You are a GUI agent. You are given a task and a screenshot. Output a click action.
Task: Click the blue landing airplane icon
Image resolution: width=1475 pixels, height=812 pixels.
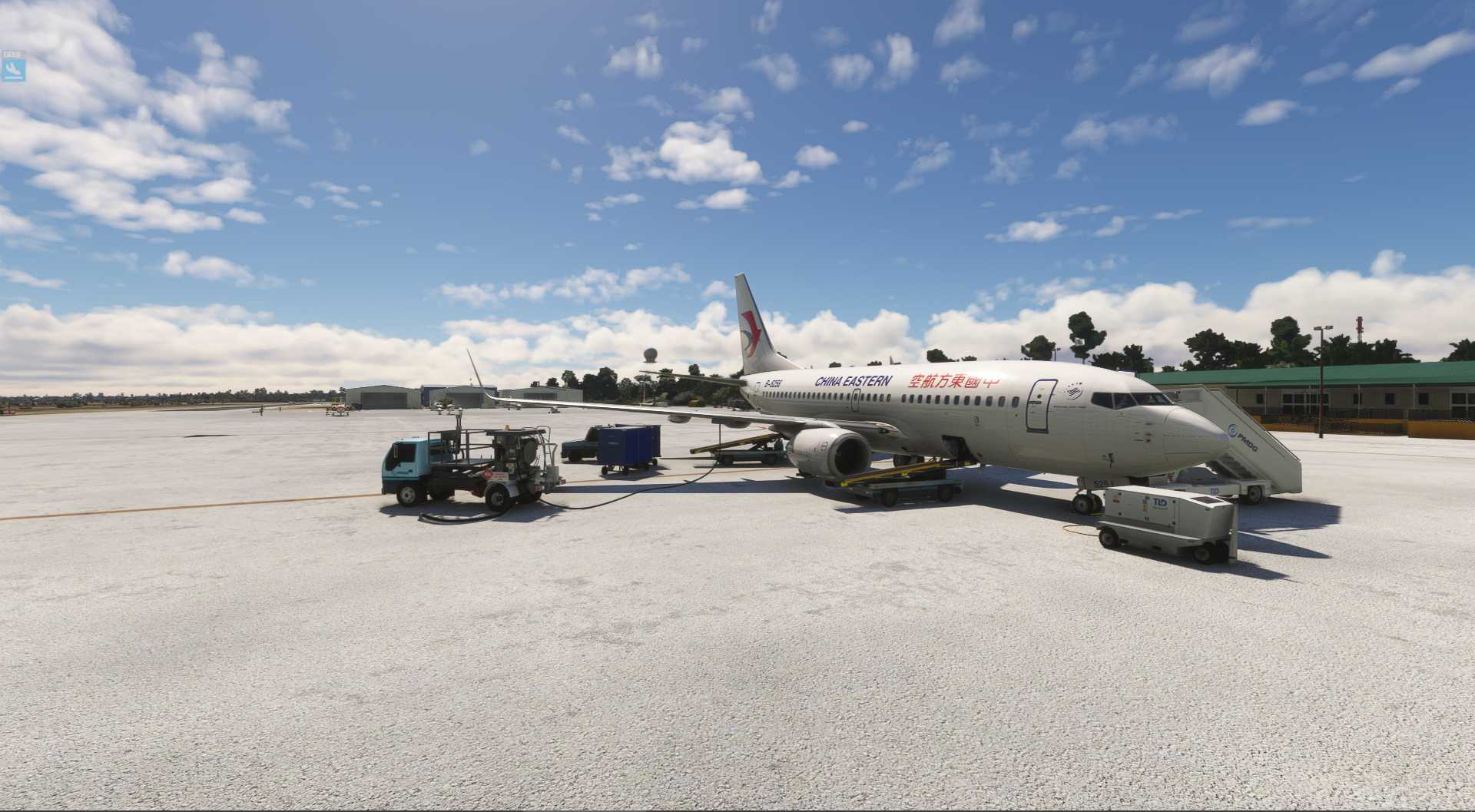[15, 71]
